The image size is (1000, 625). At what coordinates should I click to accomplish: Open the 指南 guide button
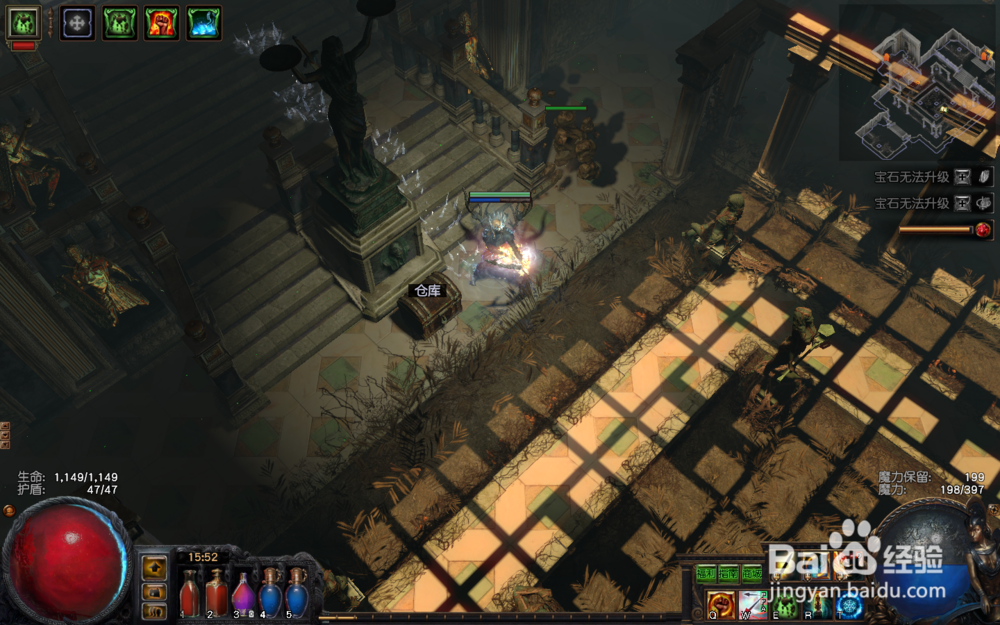(729, 574)
